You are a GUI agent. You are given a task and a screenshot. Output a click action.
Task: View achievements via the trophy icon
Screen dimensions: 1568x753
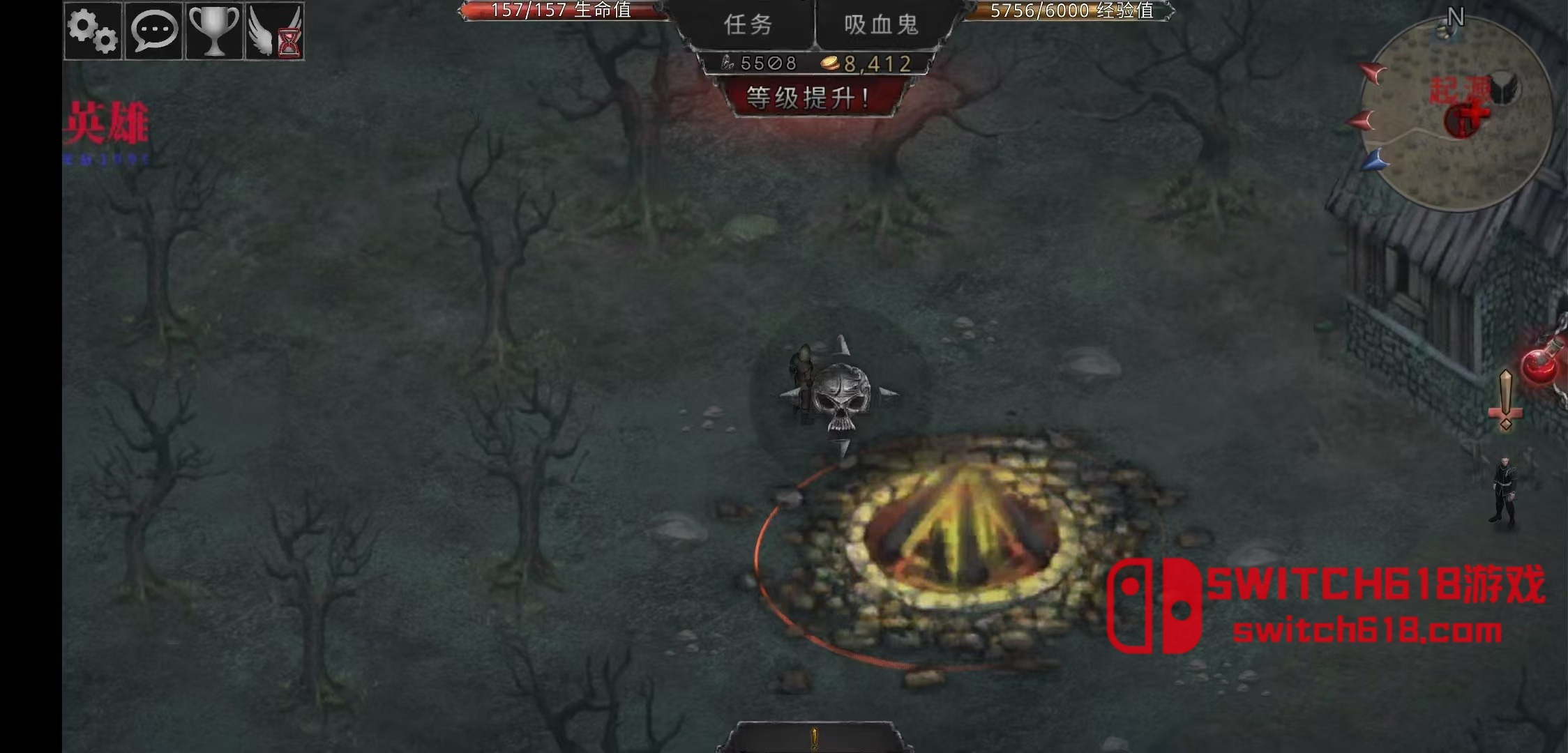(213, 31)
